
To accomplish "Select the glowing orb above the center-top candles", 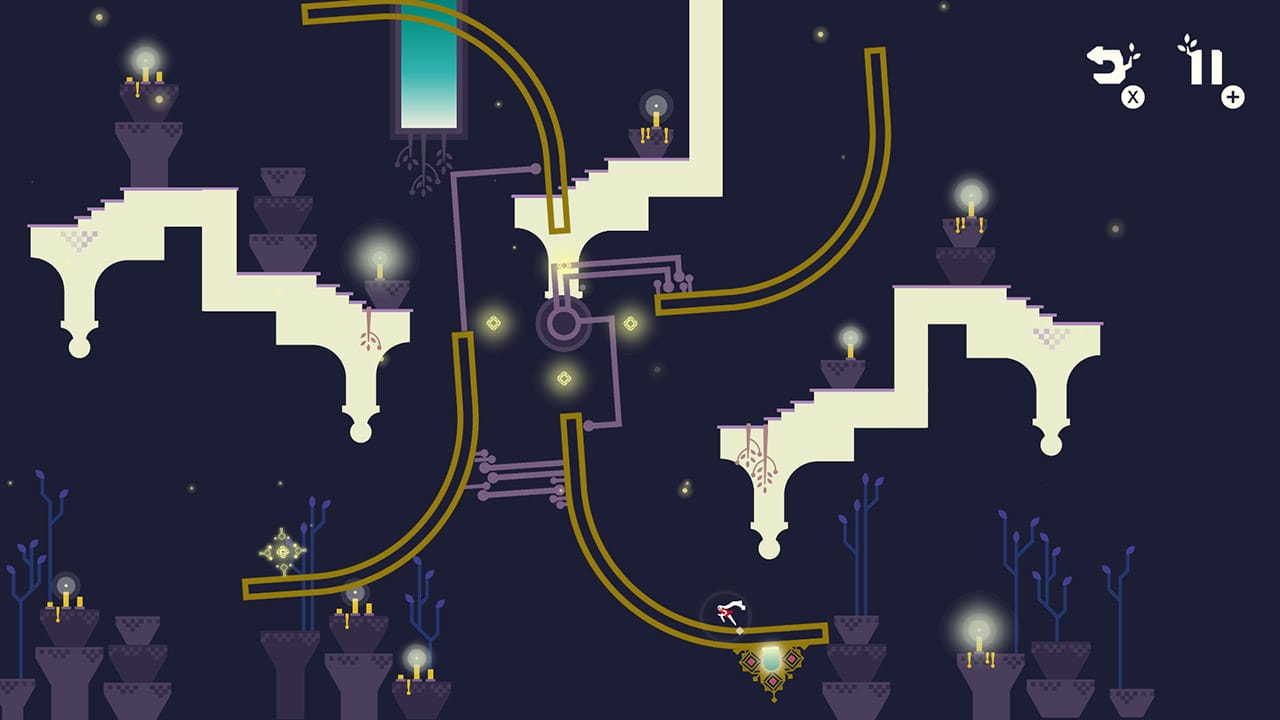I will pos(655,103).
